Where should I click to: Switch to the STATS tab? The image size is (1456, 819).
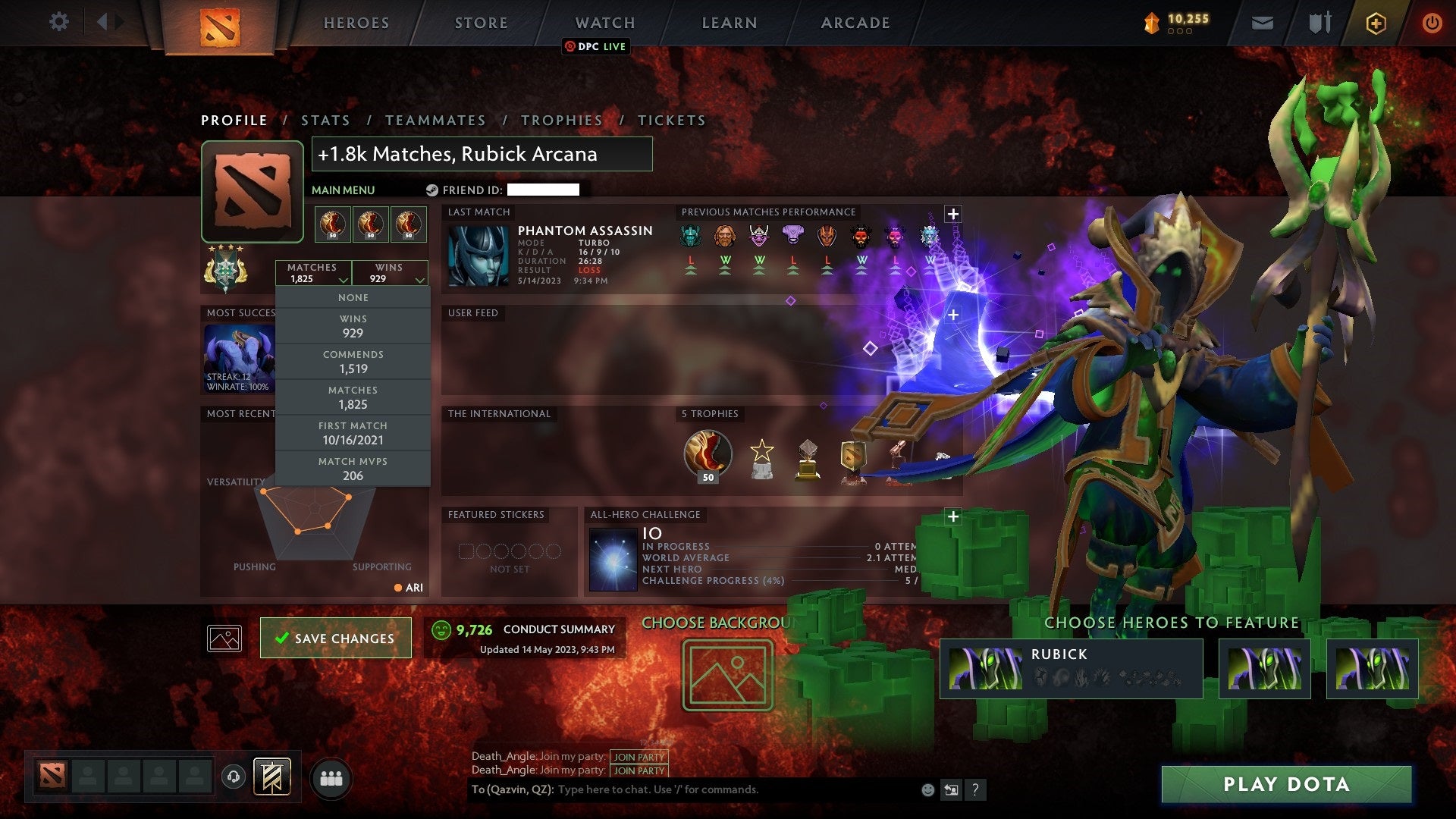pos(325,120)
